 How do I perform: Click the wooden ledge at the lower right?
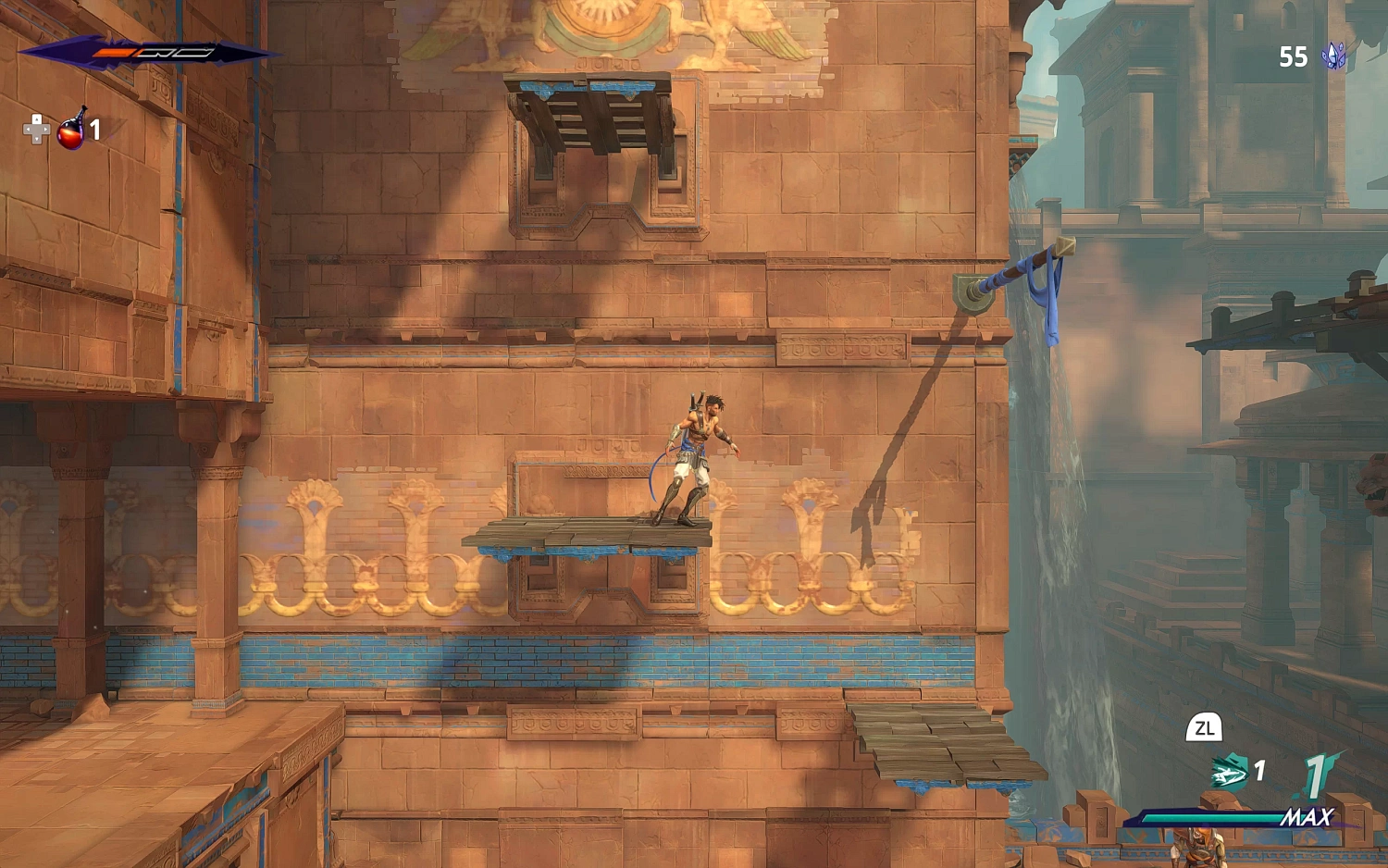point(935,740)
